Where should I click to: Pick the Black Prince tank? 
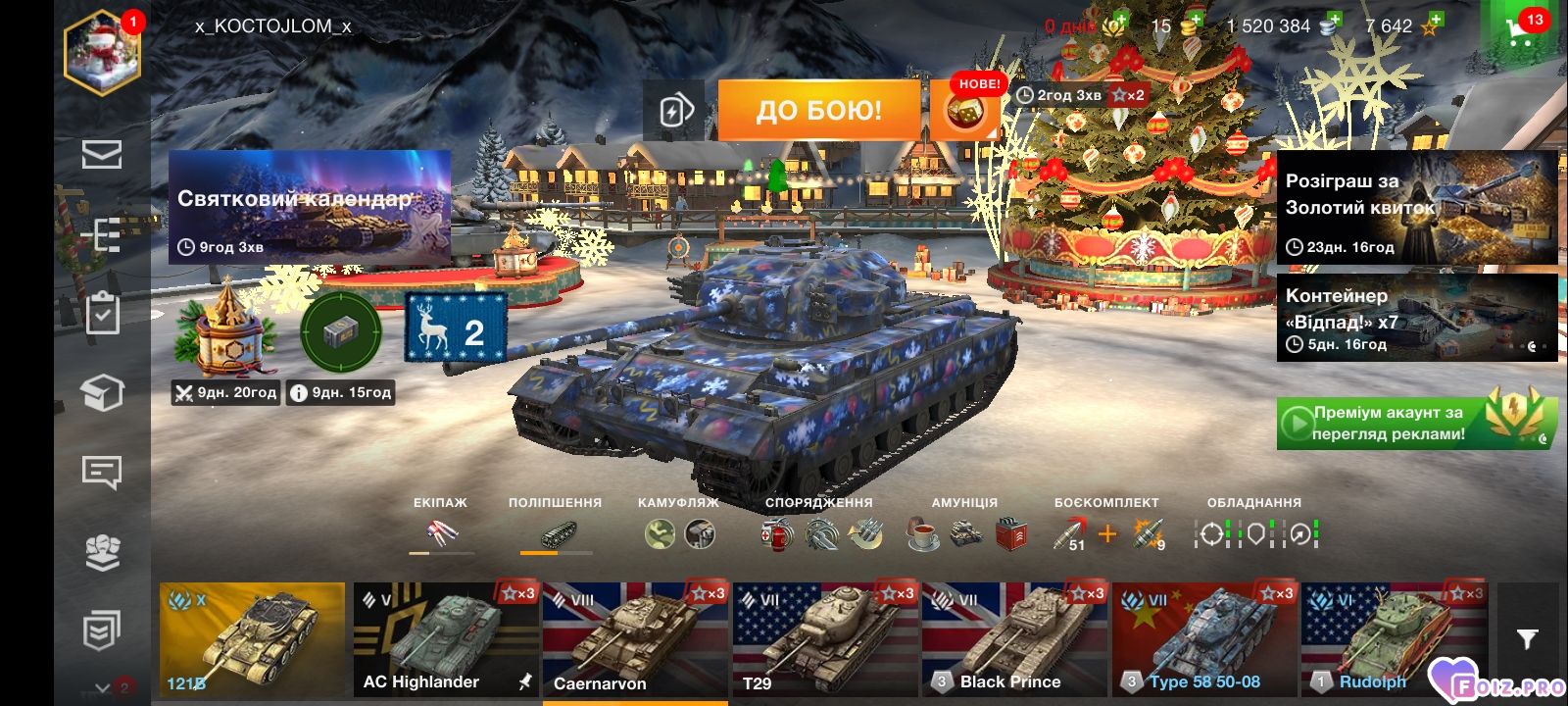(1014, 639)
